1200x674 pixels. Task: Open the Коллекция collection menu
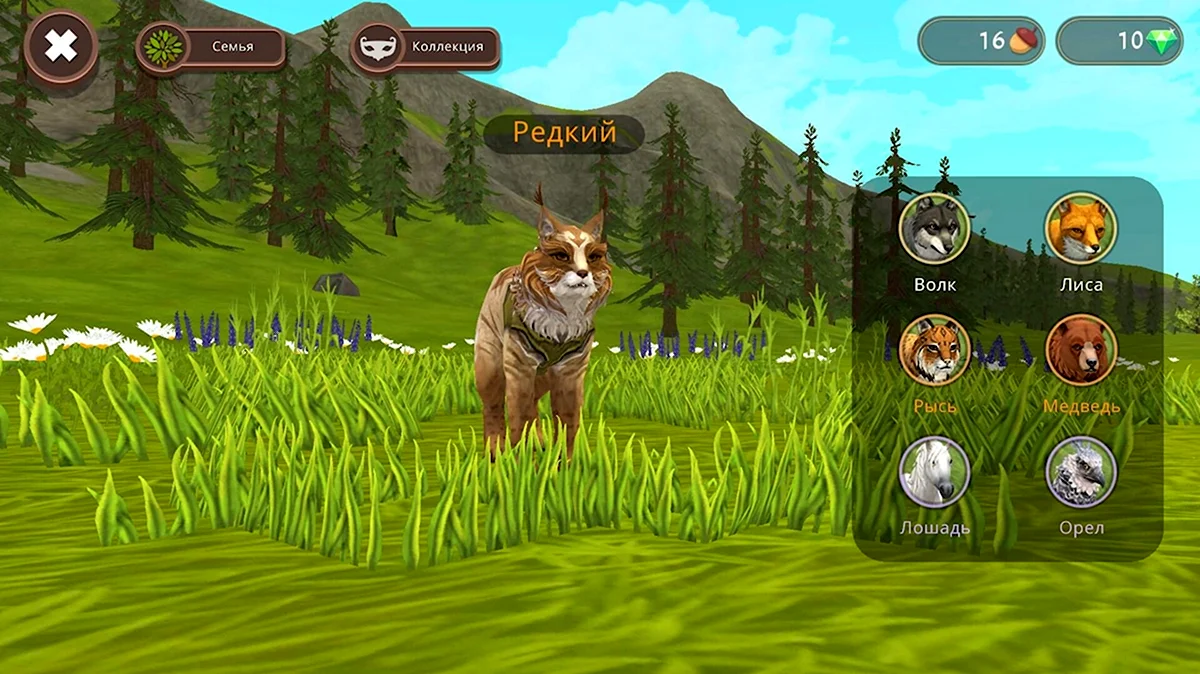[x=425, y=47]
